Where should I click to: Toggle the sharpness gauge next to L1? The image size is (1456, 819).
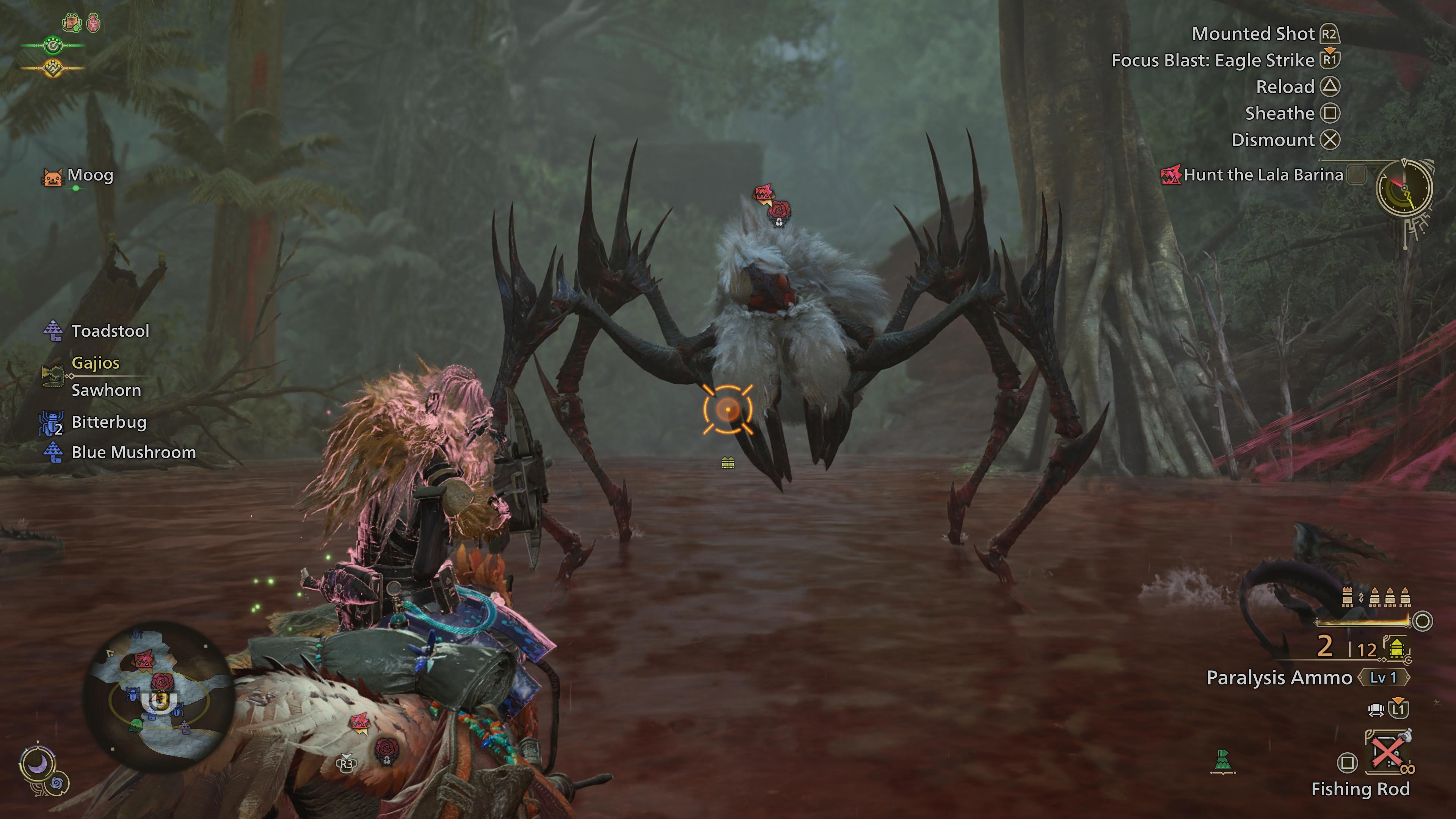click(1376, 711)
